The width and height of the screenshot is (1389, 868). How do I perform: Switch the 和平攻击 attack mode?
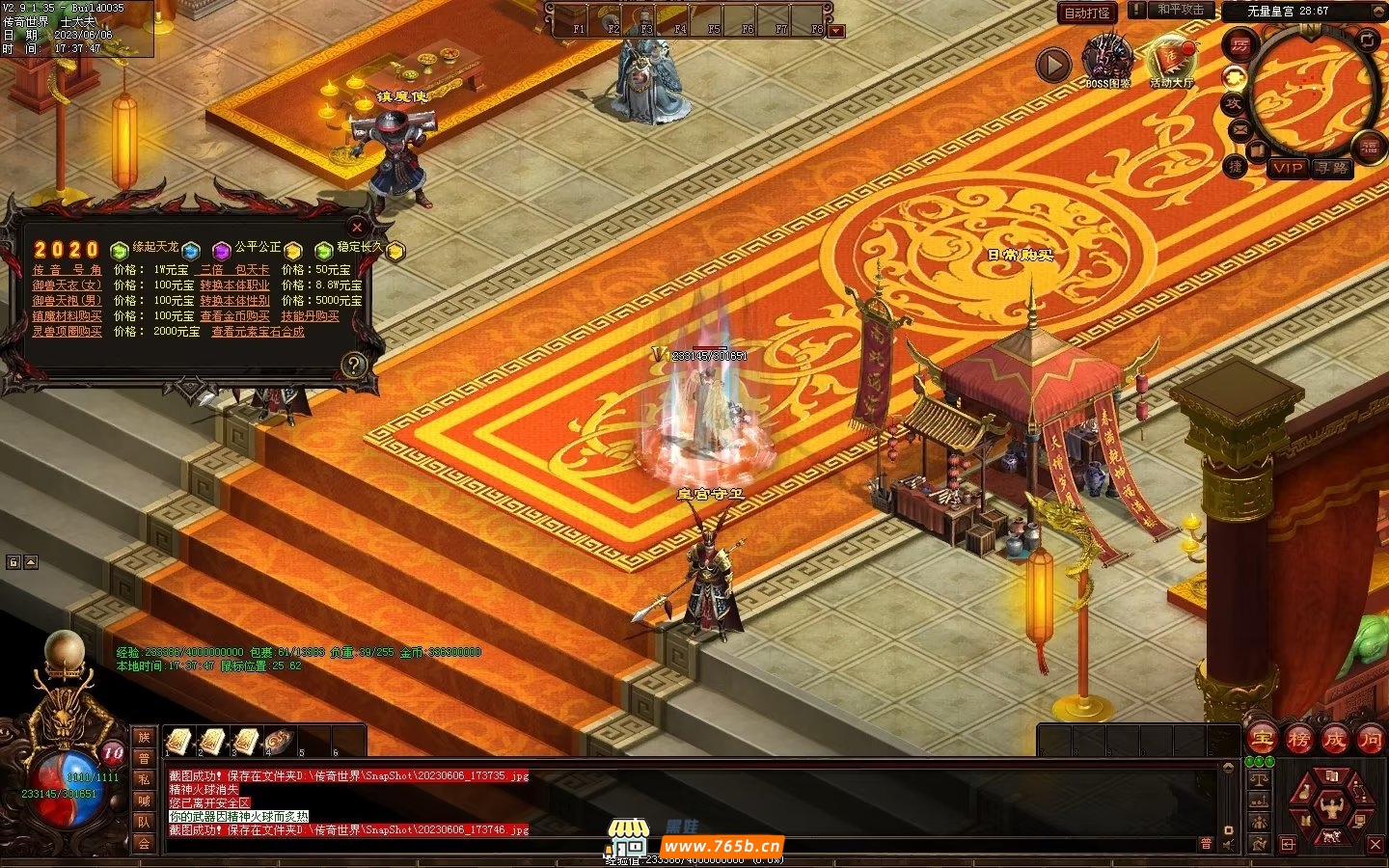pos(1181,10)
